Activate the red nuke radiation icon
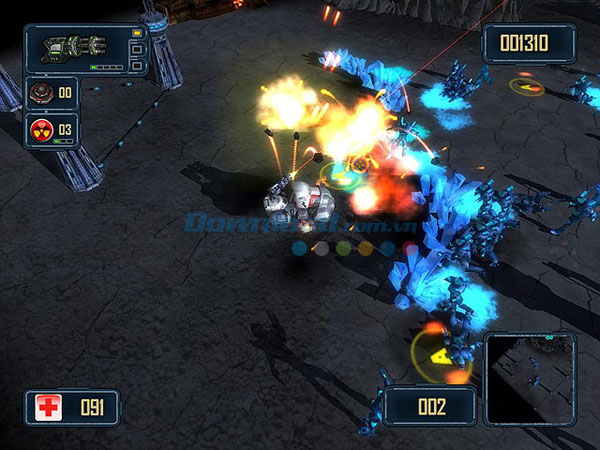 (42, 129)
